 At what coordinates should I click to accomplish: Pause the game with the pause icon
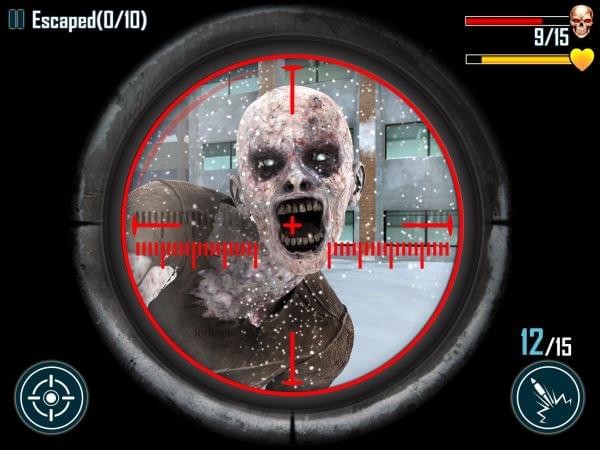(16, 20)
